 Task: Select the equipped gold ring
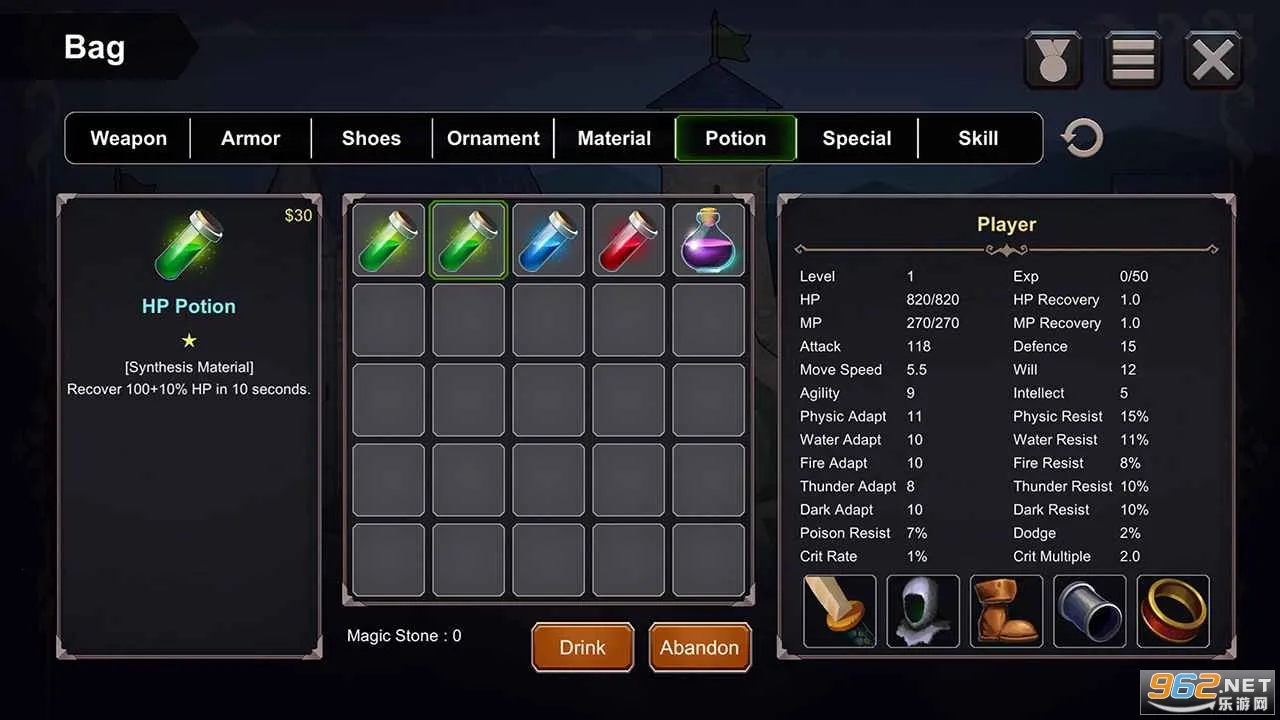click(x=1173, y=611)
